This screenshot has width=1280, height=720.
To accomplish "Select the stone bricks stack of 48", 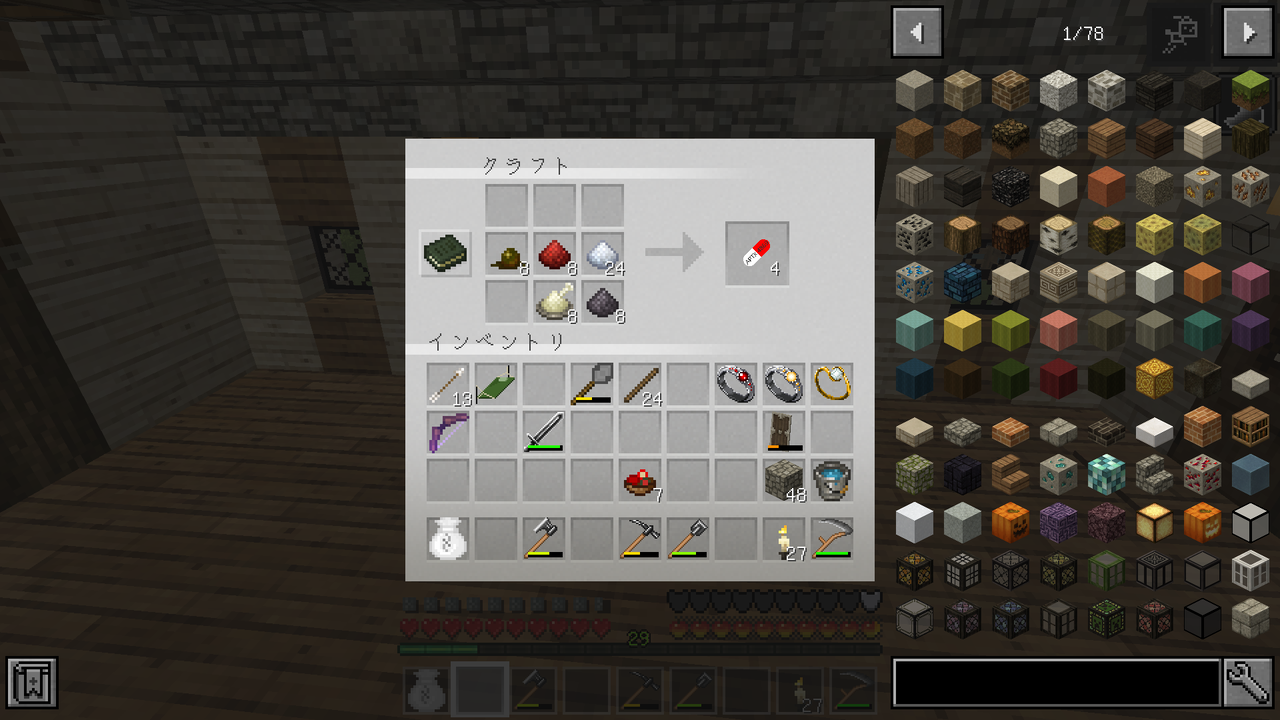I will [785, 480].
